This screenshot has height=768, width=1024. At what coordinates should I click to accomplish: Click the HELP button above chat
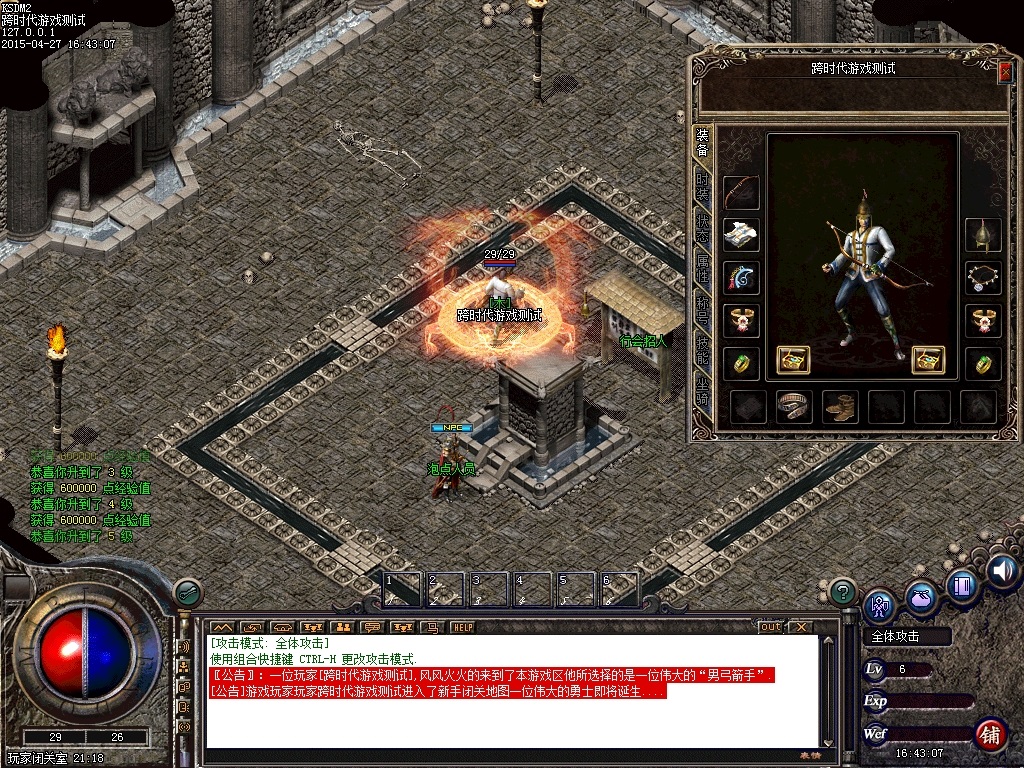click(x=462, y=627)
